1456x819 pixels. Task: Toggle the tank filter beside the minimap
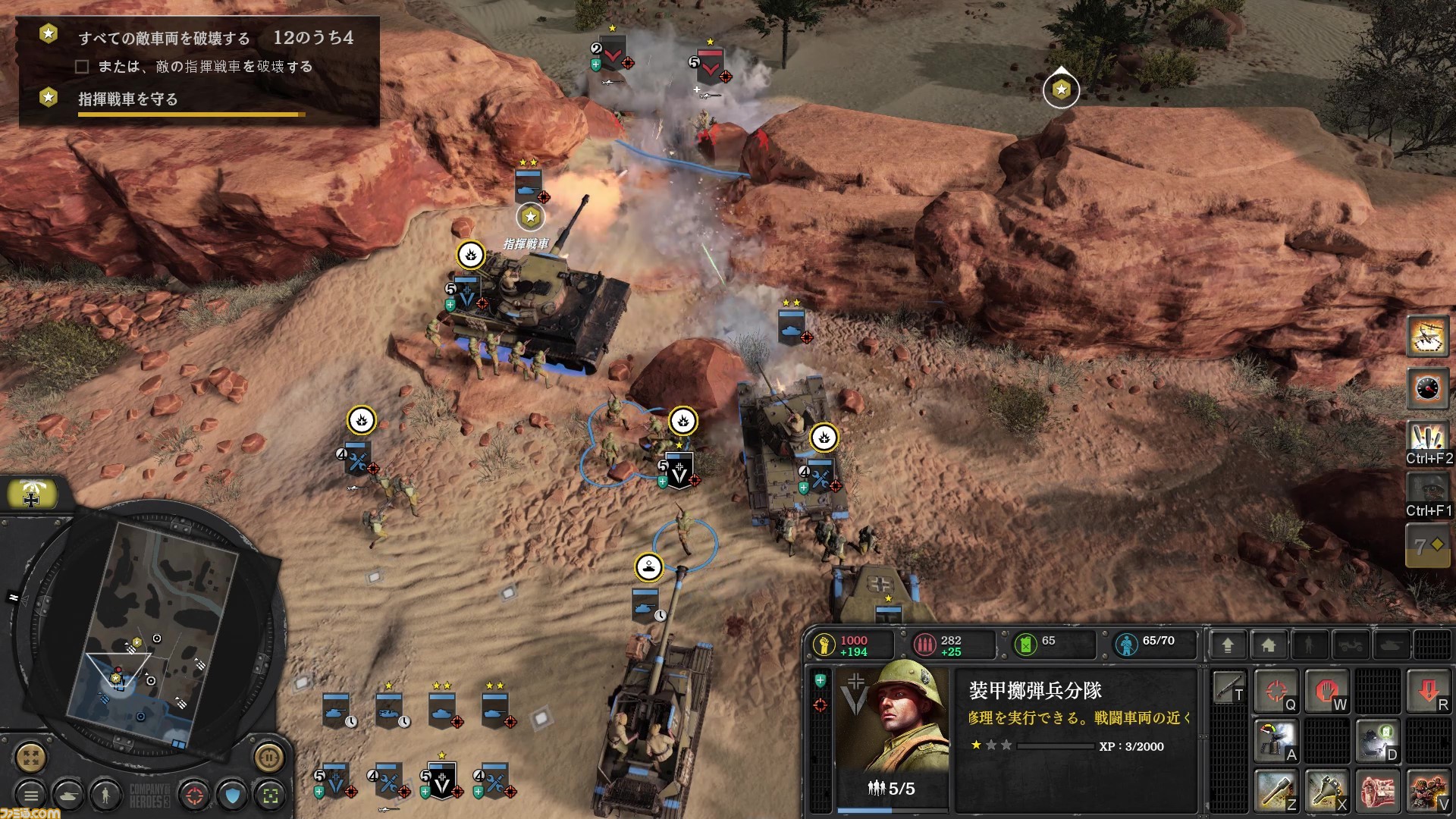point(68,795)
